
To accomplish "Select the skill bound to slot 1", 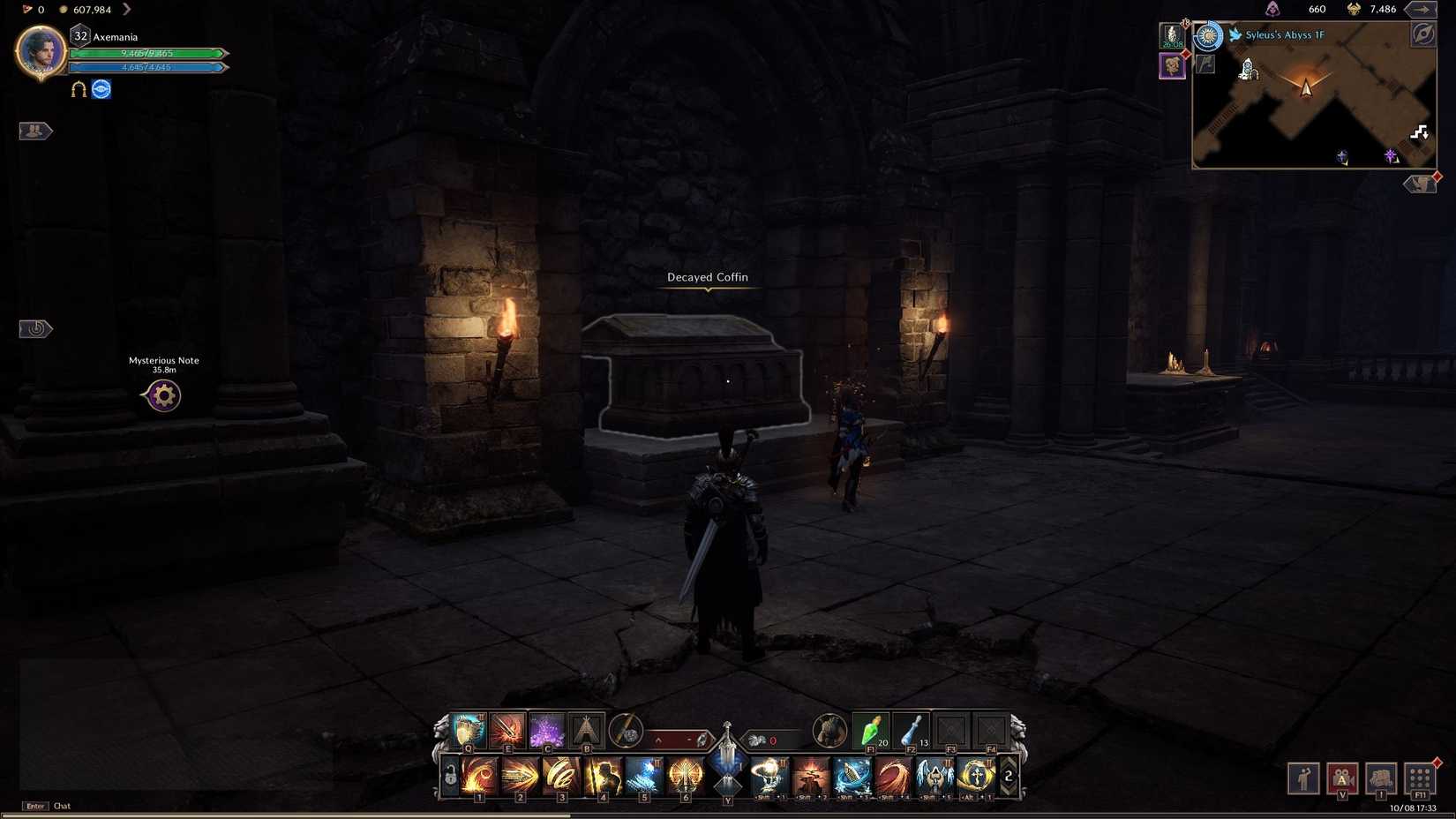I will pyautogui.click(x=479, y=775).
